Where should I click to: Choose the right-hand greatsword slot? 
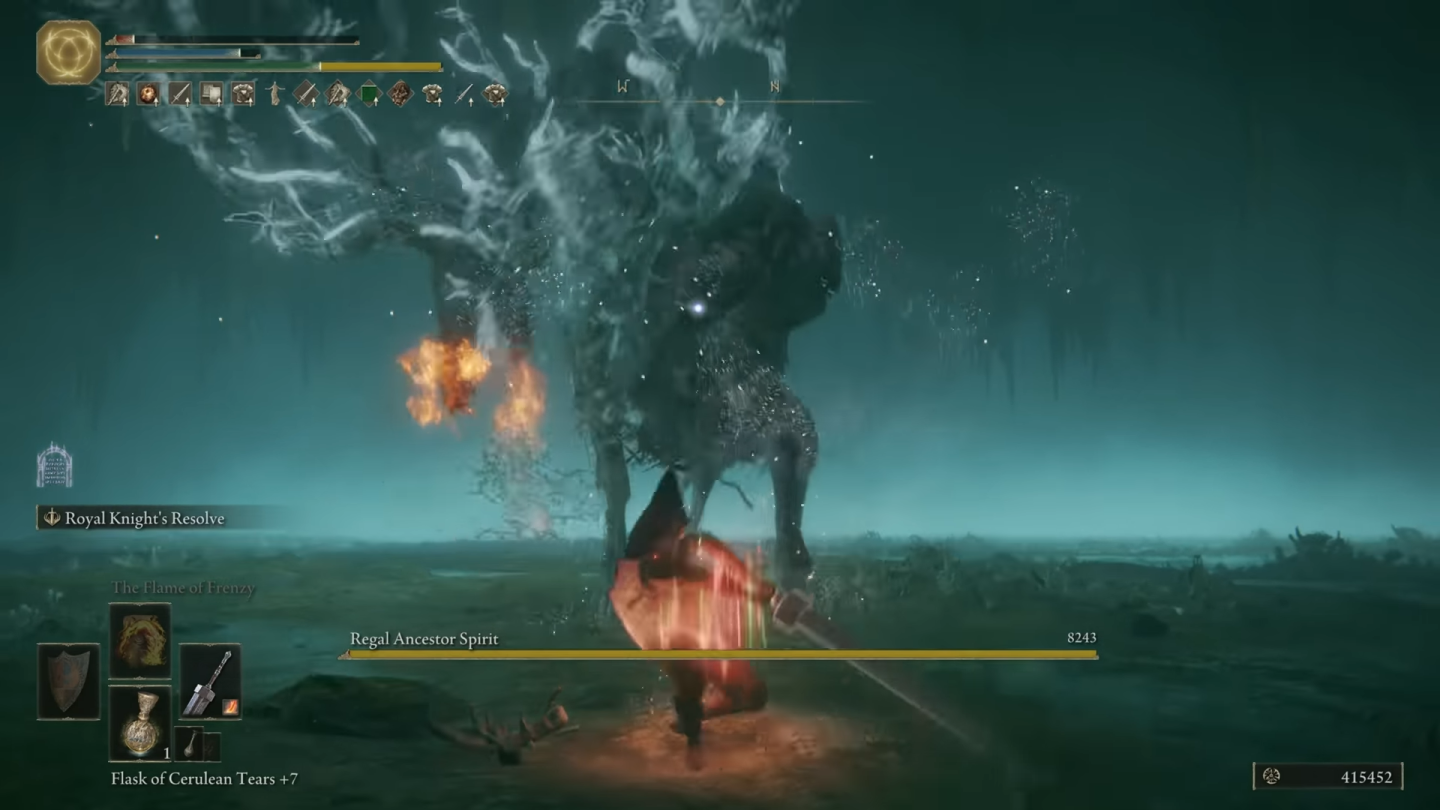click(x=210, y=681)
